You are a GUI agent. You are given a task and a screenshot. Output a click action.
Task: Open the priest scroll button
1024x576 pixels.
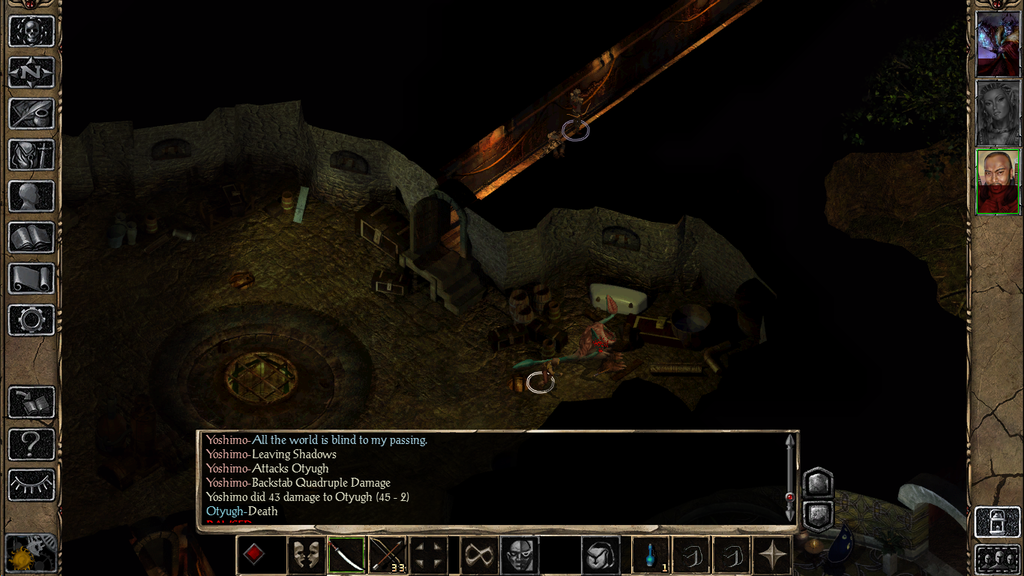31,278
